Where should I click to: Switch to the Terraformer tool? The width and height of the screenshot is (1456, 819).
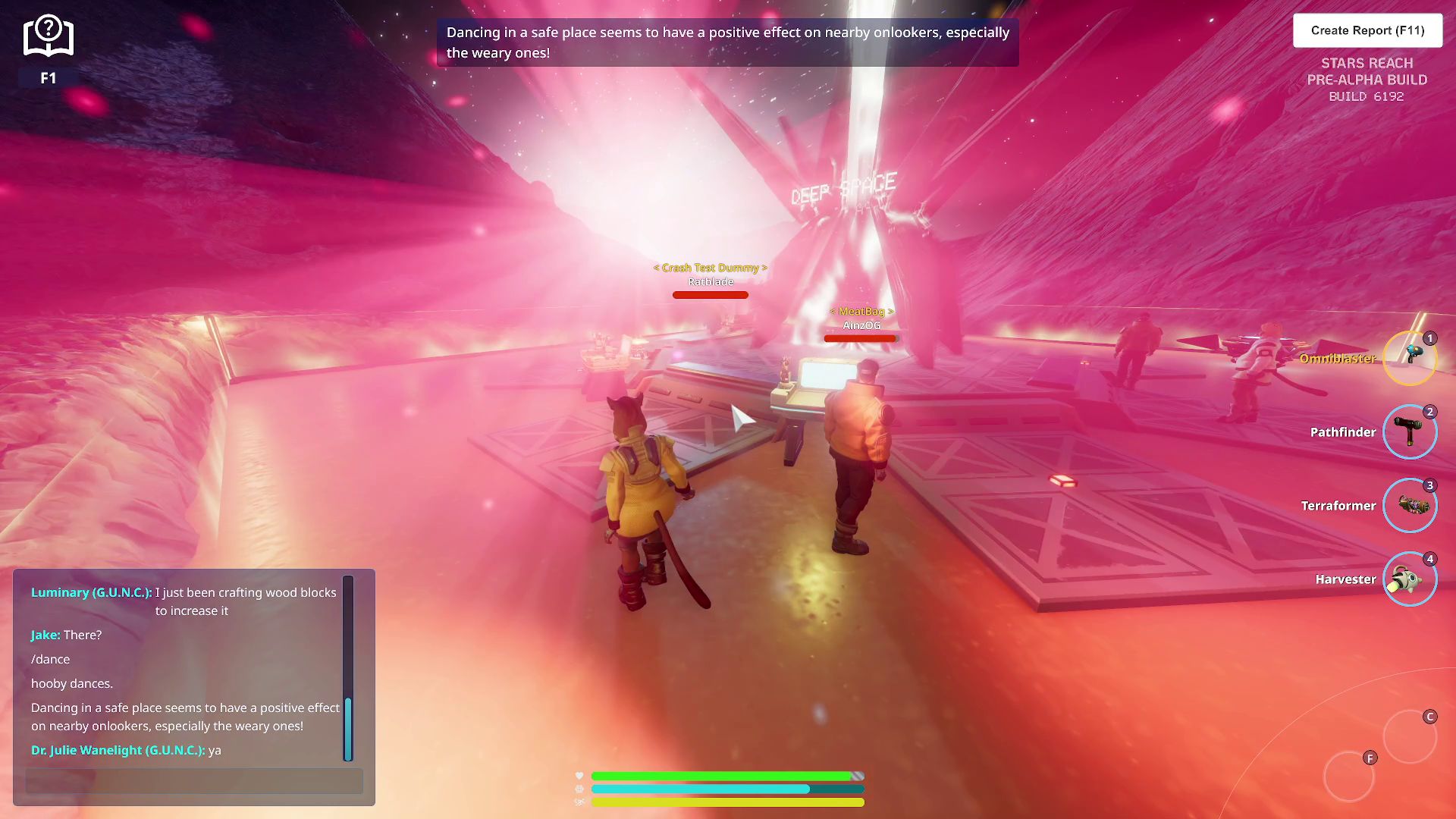pyautogui.click(x=1409, y=505)
